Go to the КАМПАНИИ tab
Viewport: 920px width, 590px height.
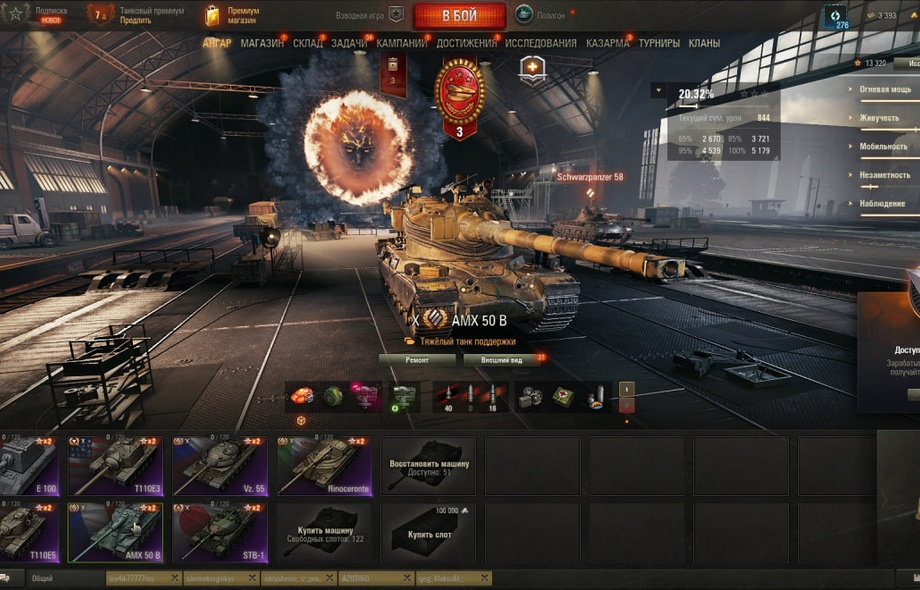402,43
